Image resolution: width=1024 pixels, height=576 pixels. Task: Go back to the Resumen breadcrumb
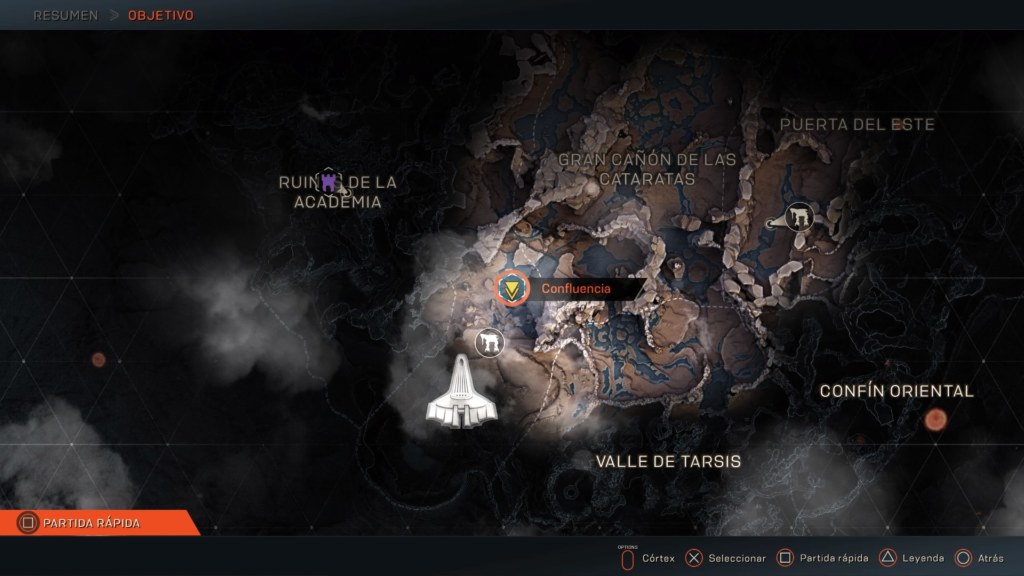tap(65, 16)
